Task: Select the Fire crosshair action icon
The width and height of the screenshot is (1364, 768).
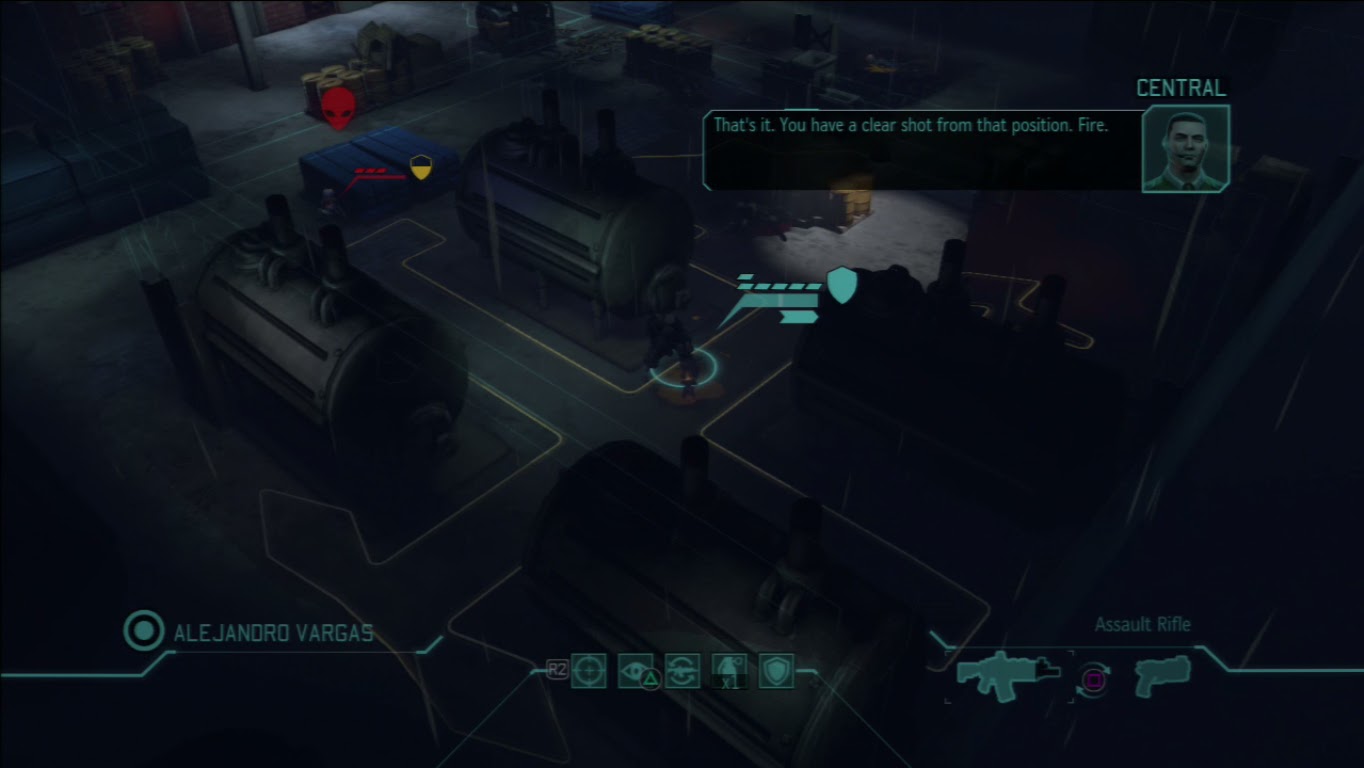Action: click(x=587, y=671)
